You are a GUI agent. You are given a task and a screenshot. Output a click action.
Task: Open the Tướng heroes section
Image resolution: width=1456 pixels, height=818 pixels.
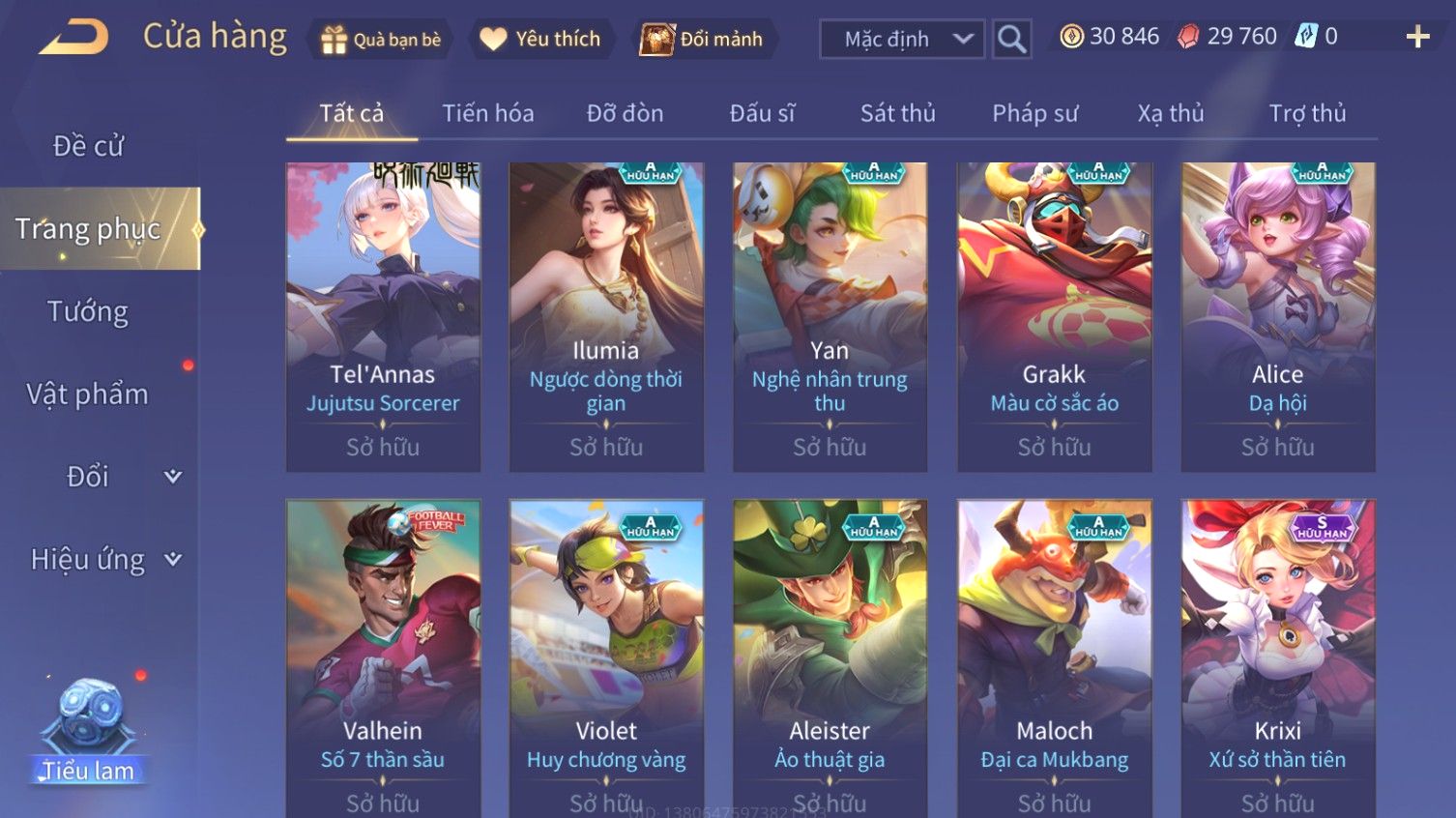click(88, 311)
